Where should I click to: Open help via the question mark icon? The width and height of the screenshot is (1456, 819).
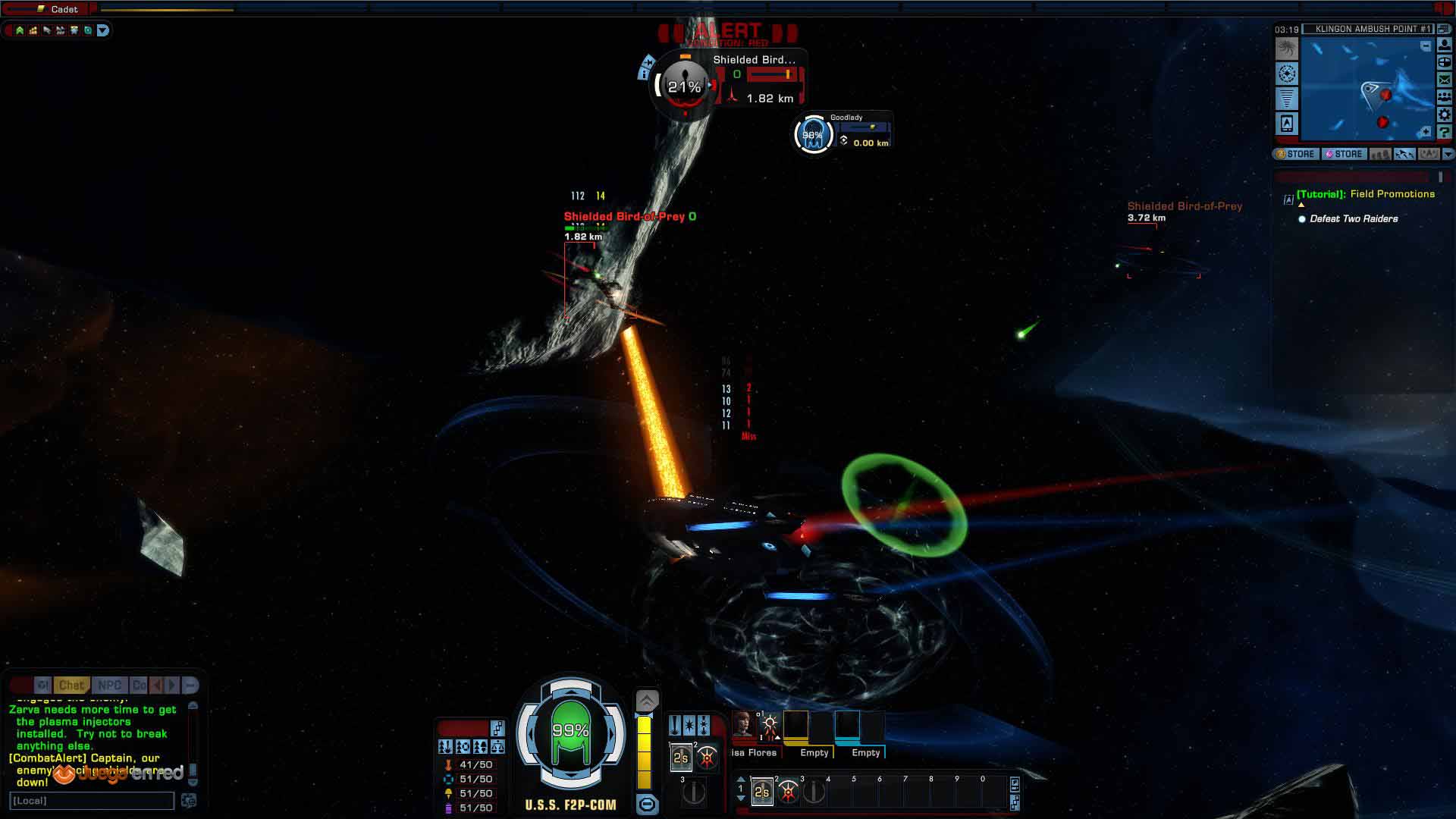[x=1445, y=132]
